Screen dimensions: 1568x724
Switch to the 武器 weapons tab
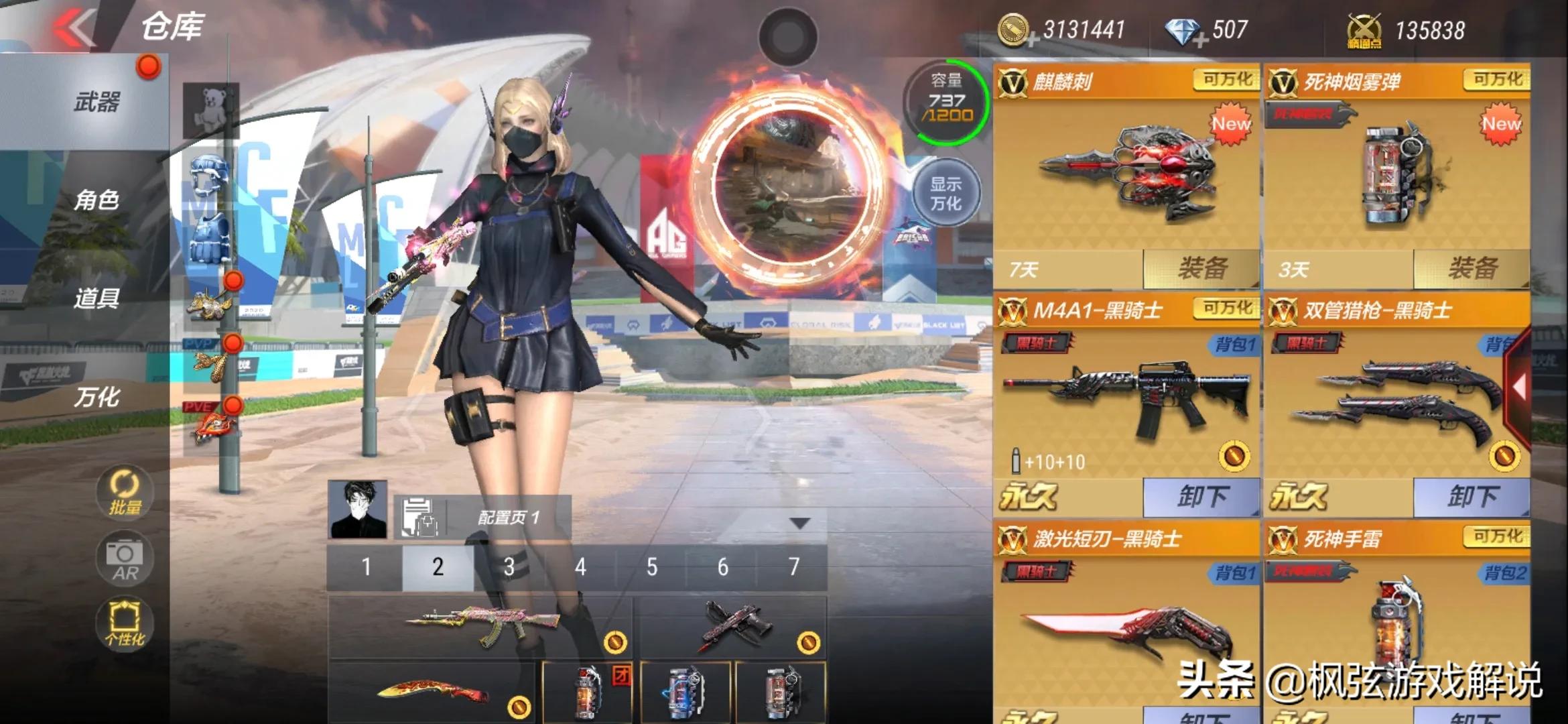tap(96, 103)
